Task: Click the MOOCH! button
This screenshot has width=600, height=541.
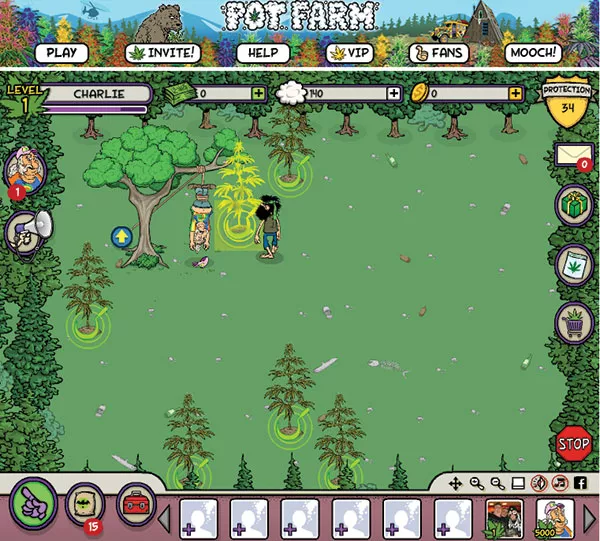Action: 532,53
